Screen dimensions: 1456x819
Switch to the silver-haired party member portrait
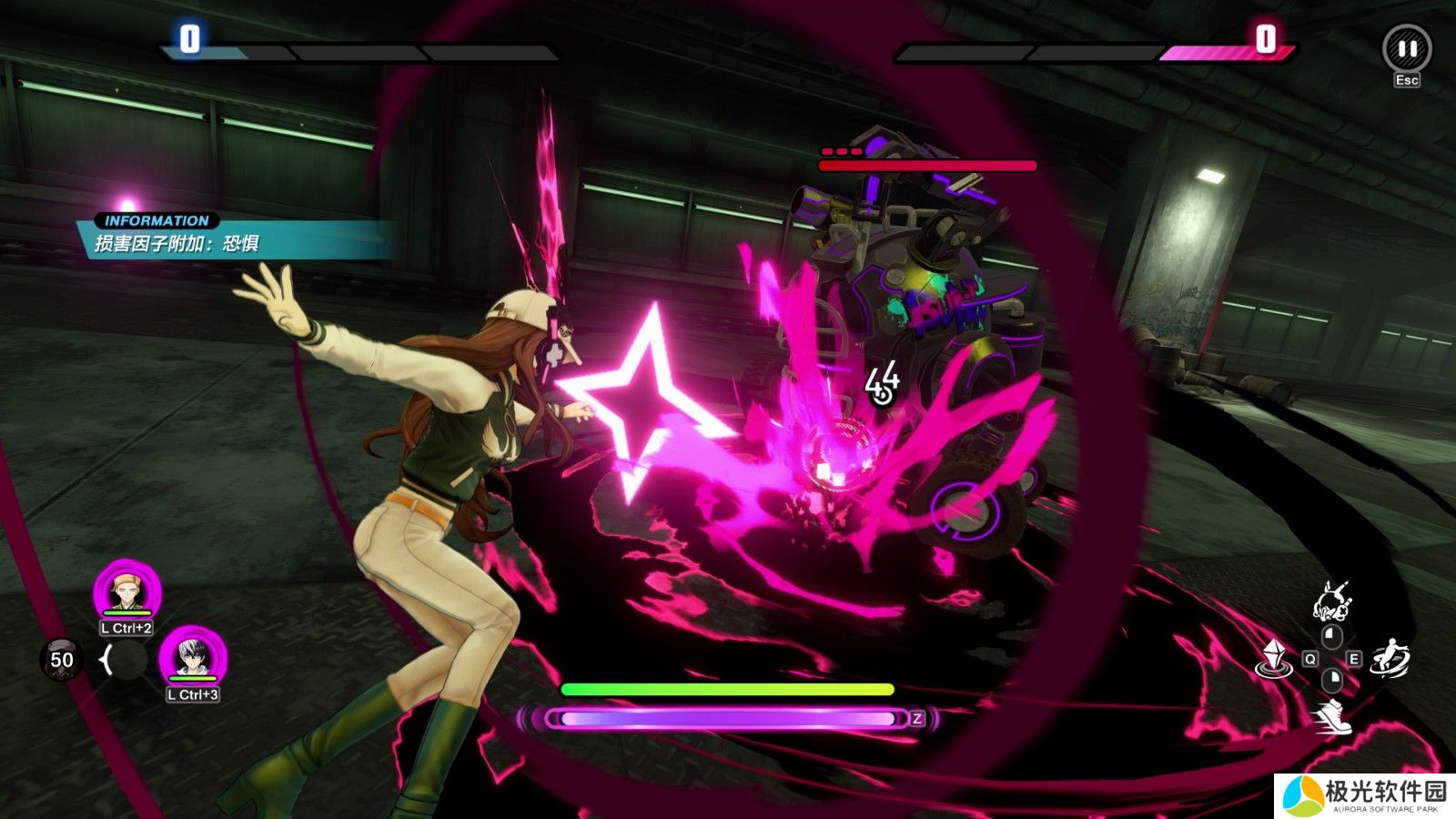click(193, 658)
